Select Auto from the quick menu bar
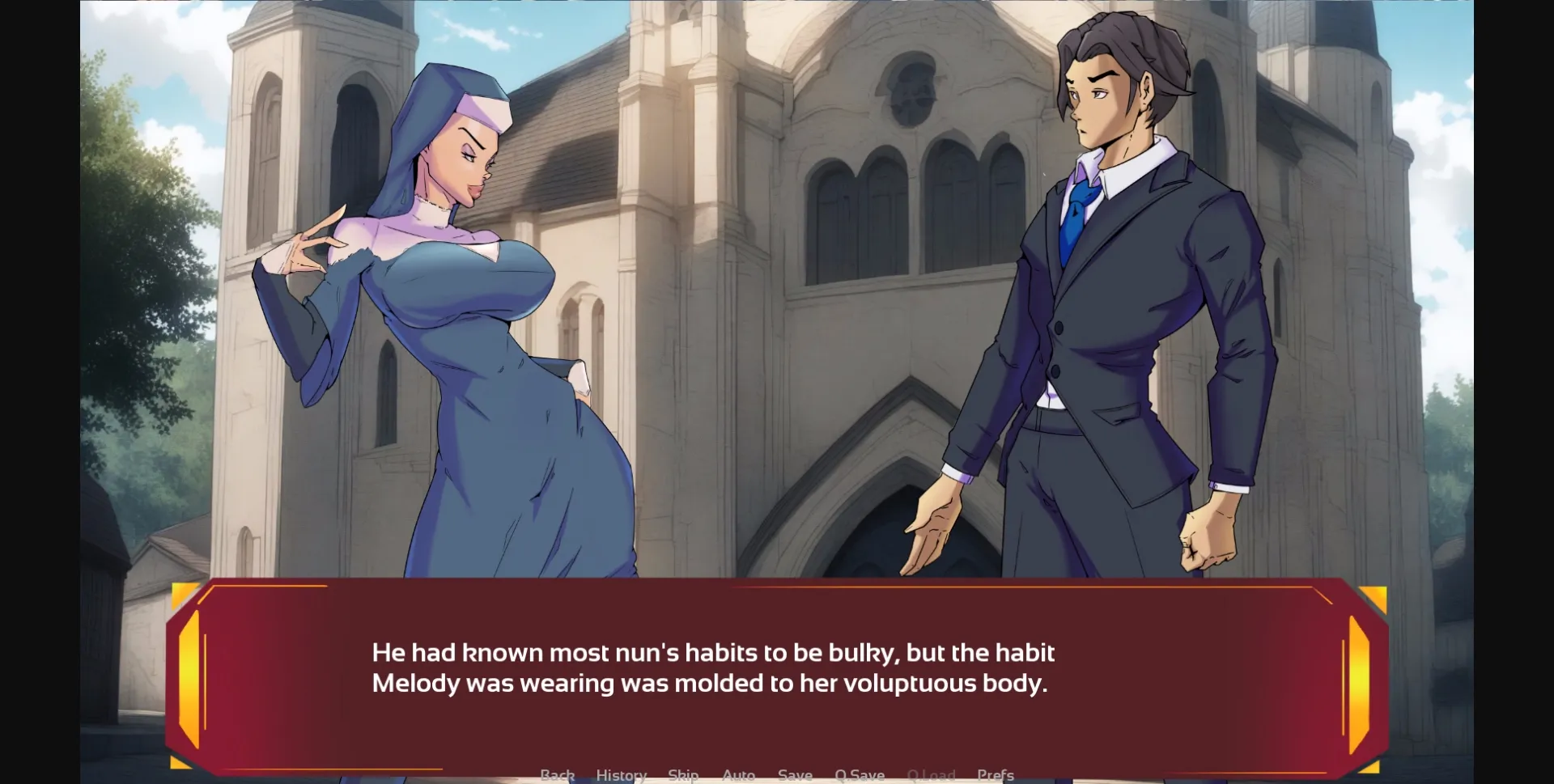 (x=737, y=774)
